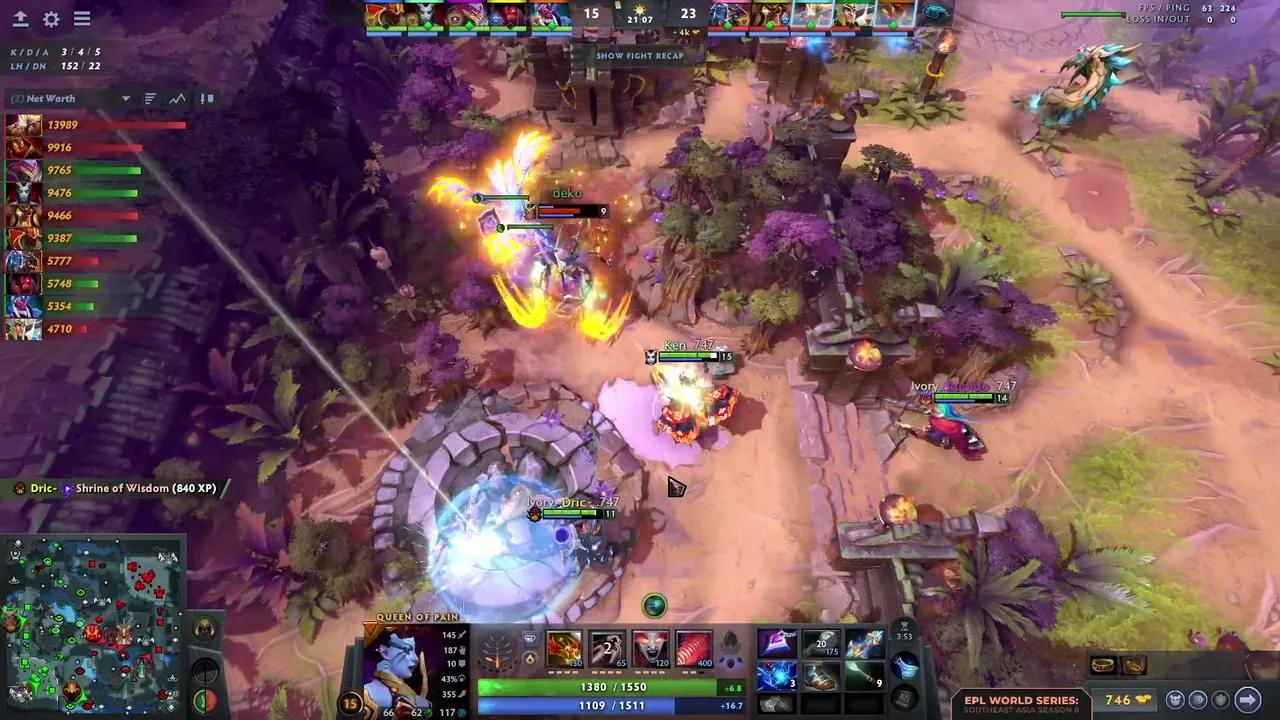Expand the hamburger menu in the top-left
This screenshot has height=720, width=1280.
pyautogui.click(x=82, y=19)
